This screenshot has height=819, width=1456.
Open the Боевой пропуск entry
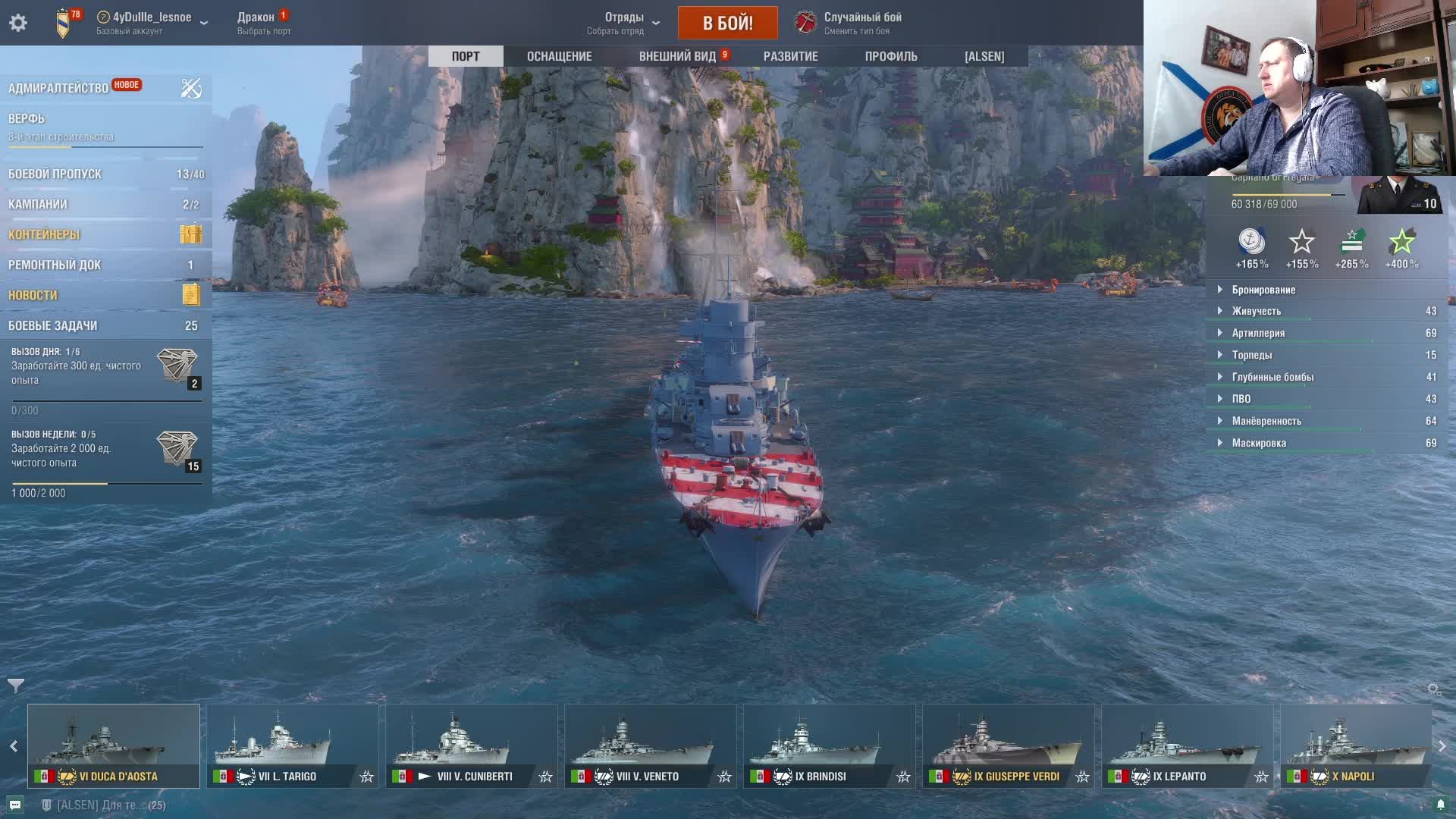tap(55, 174)
